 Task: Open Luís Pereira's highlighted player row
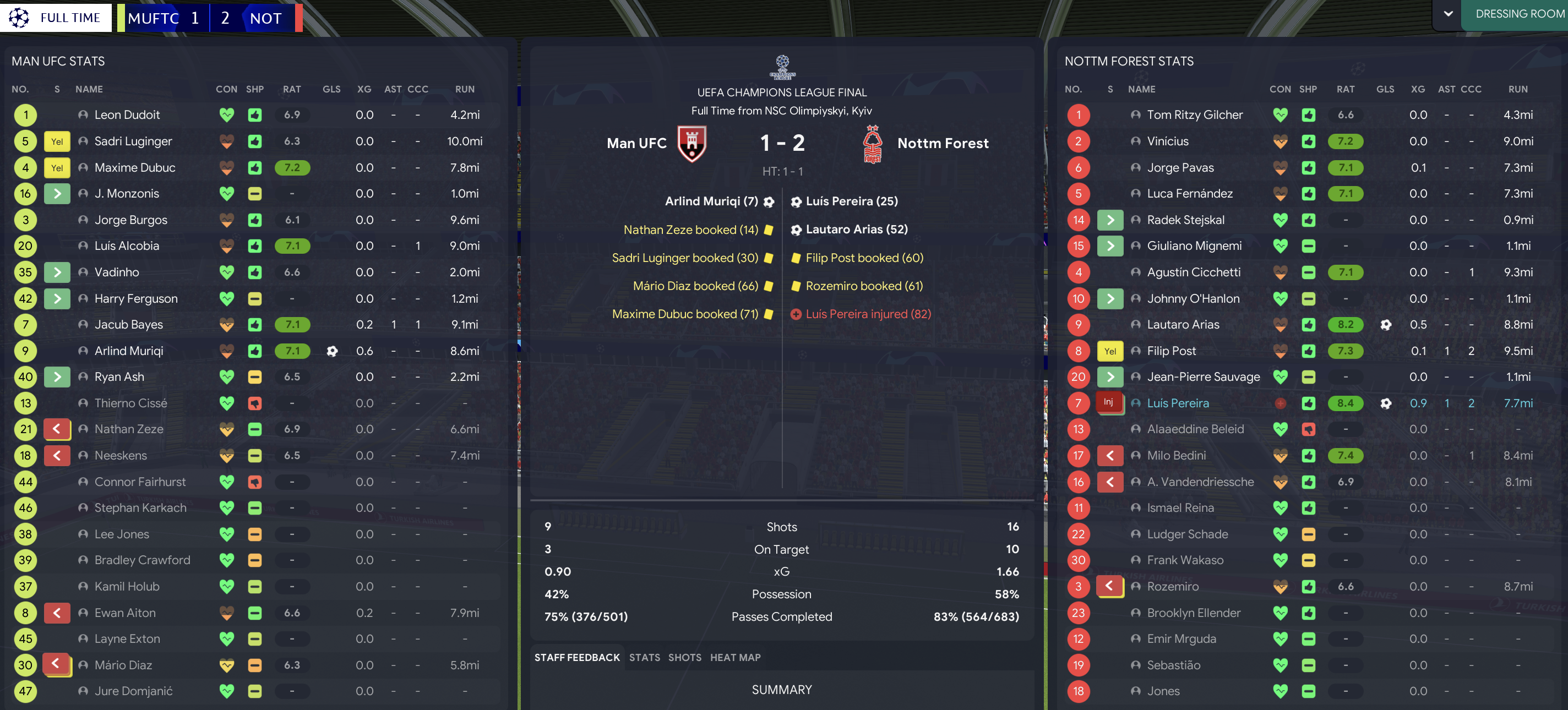(x=1177, y=403)
